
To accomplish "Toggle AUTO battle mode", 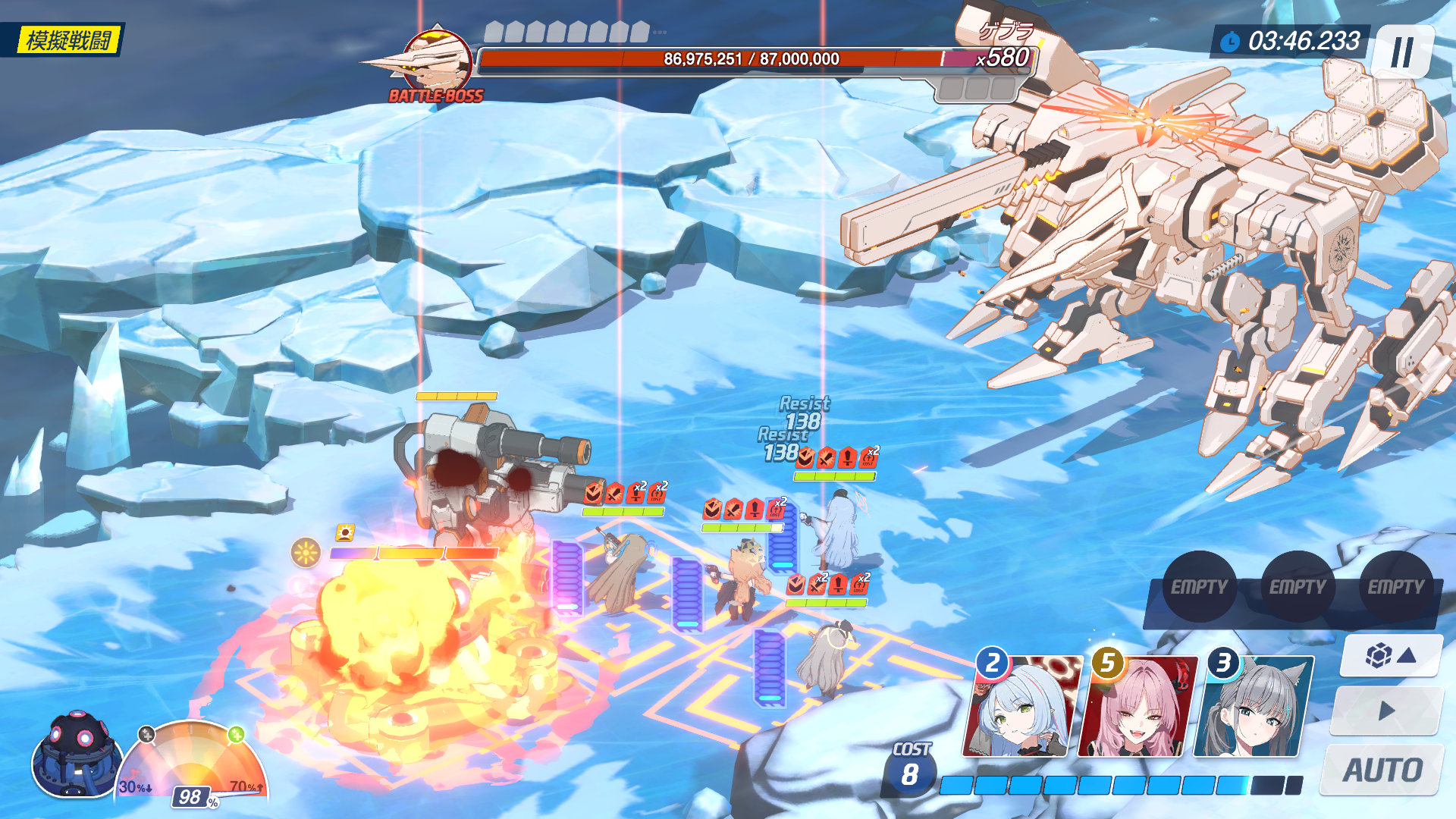I will tap(1382, 770).
